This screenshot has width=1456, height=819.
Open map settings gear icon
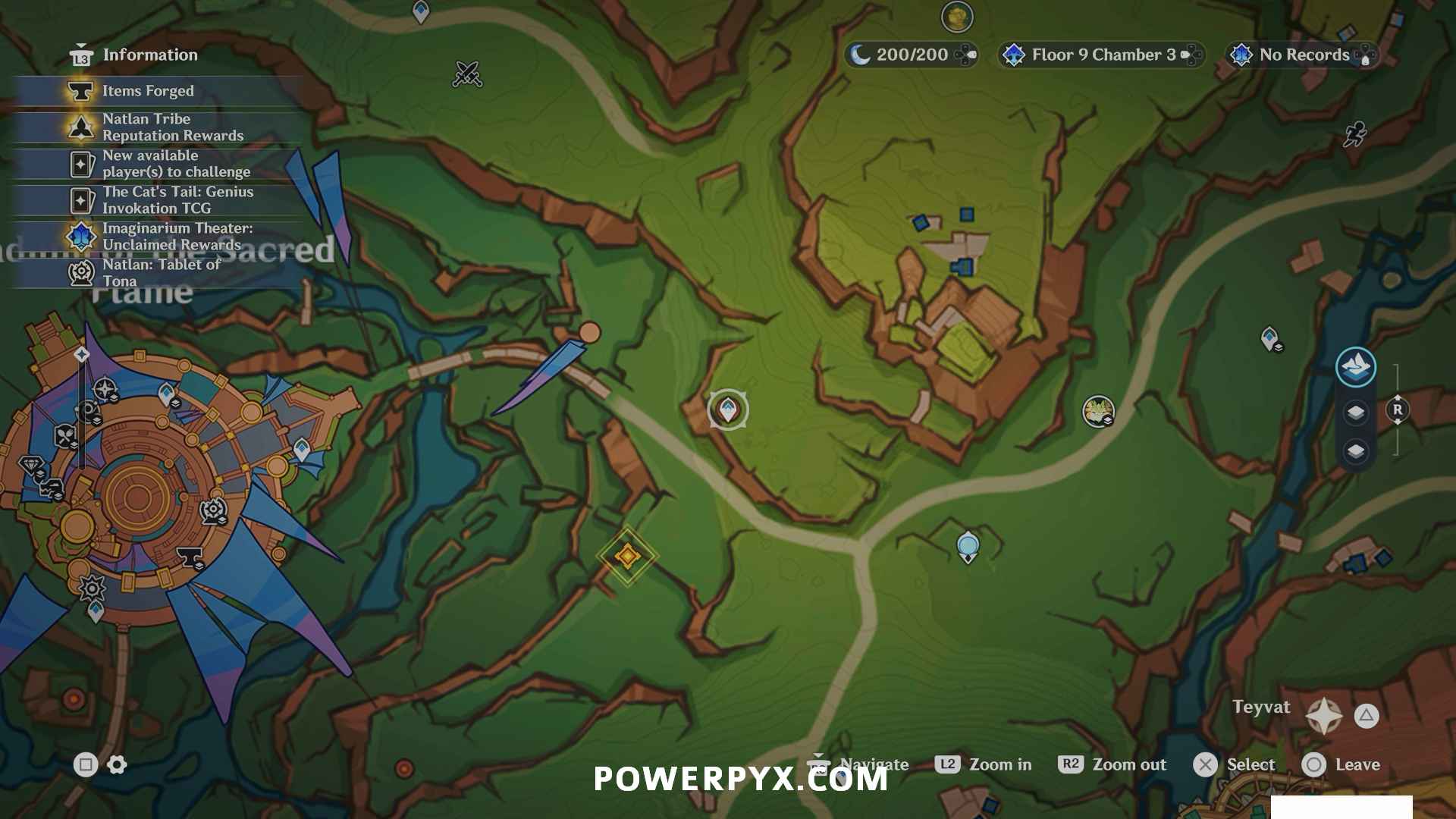pyautogui.click(x=118, y=764)
